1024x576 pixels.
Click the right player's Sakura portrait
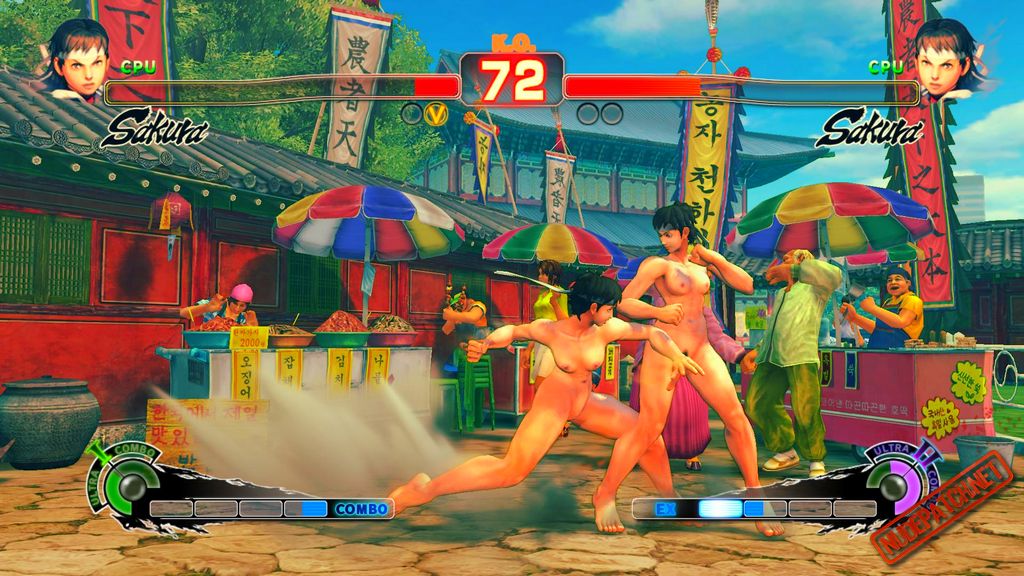pos(945,60)
